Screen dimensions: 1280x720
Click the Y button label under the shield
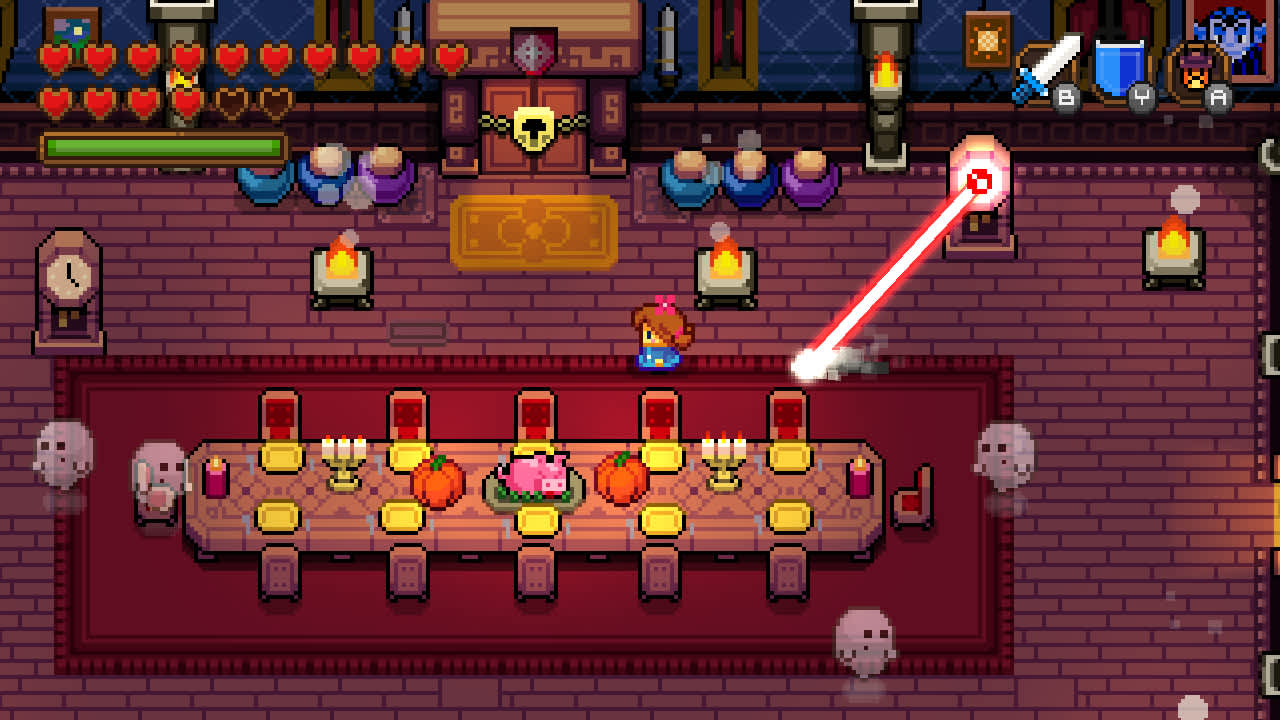1143,97
